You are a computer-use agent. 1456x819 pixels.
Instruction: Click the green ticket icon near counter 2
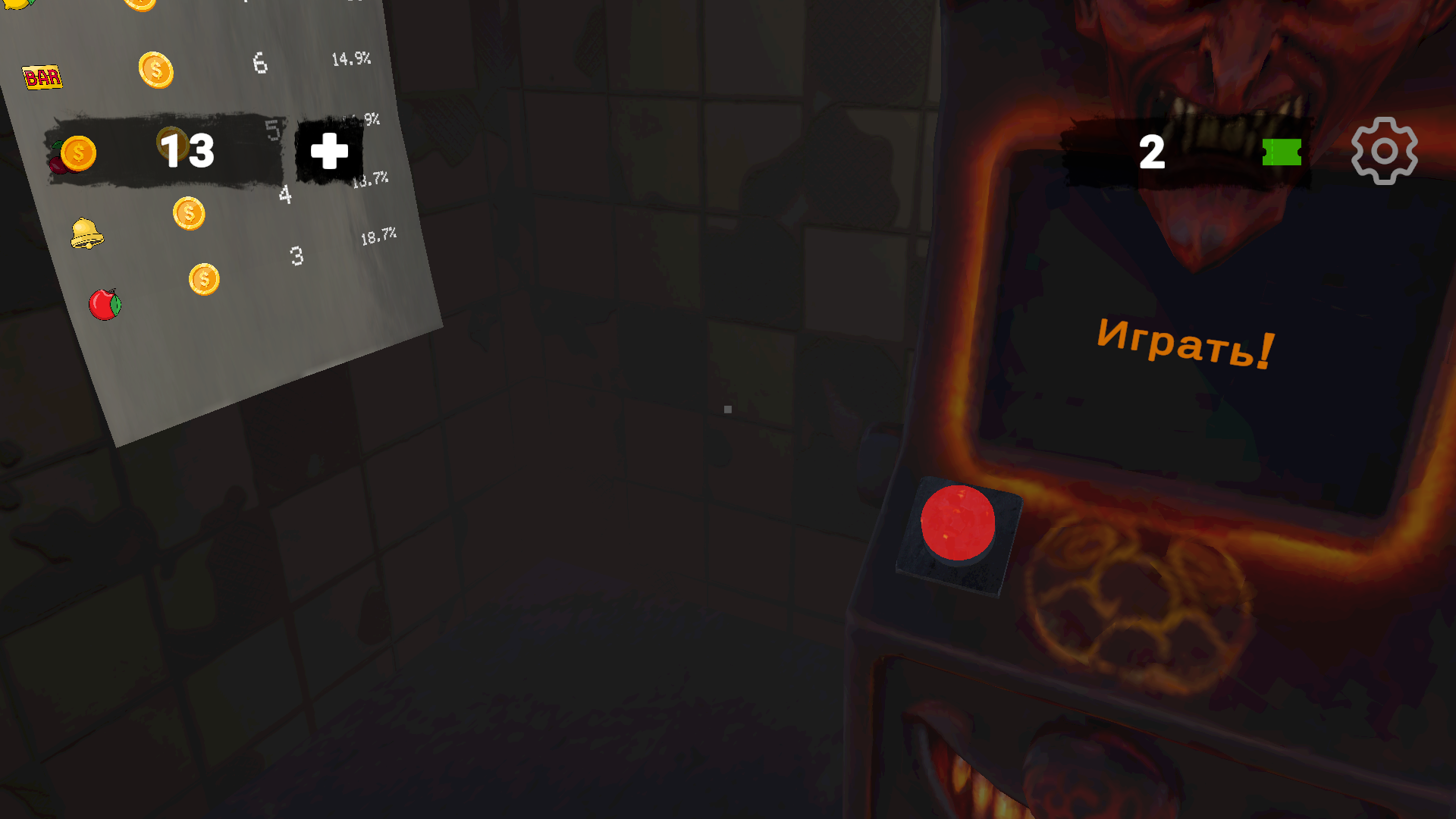pos(1282,152)
